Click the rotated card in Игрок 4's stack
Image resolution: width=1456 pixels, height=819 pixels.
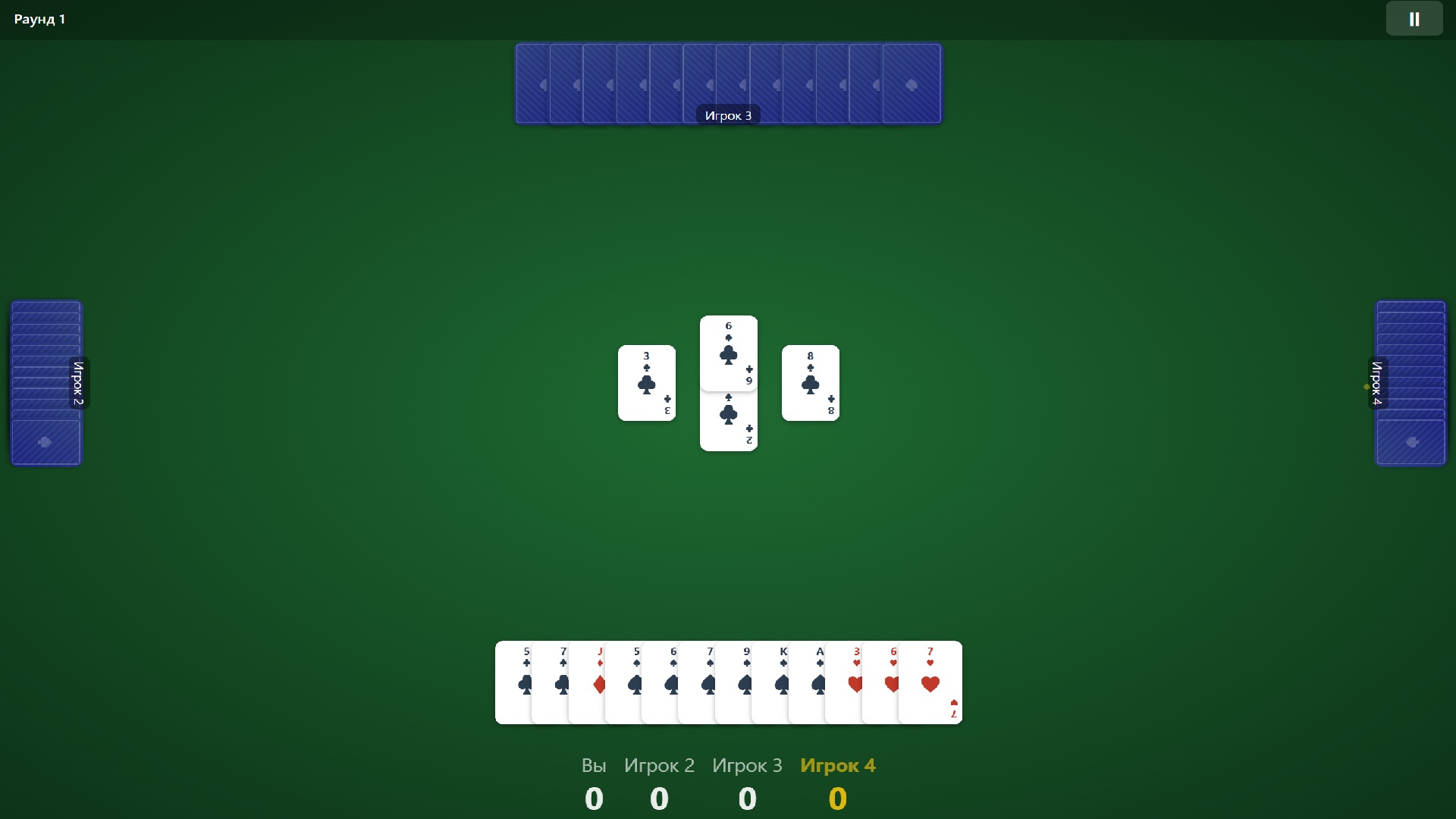pyautogui.click(x=1411, y=442)
